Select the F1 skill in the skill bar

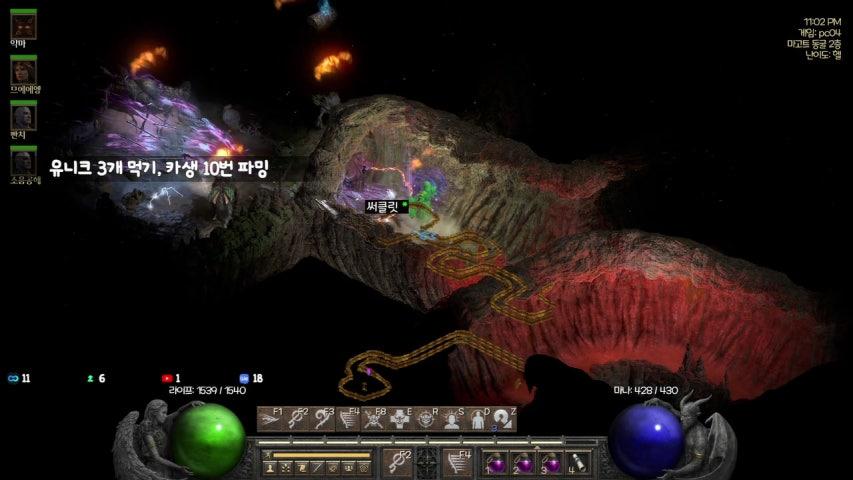coord(270,419)
